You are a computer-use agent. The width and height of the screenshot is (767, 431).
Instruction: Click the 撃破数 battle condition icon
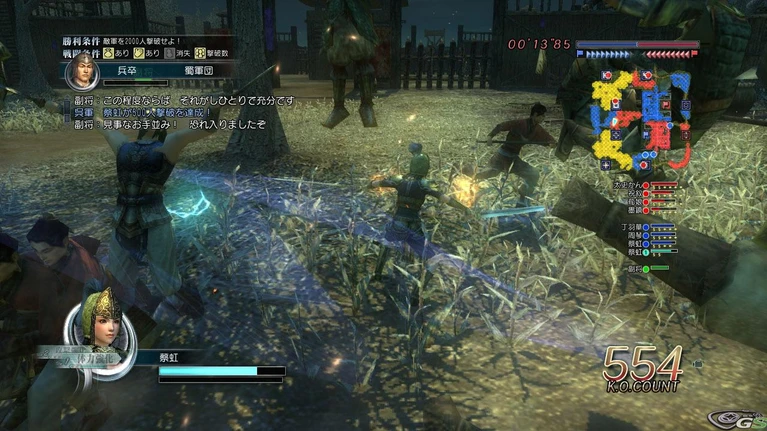click(200, 51)
